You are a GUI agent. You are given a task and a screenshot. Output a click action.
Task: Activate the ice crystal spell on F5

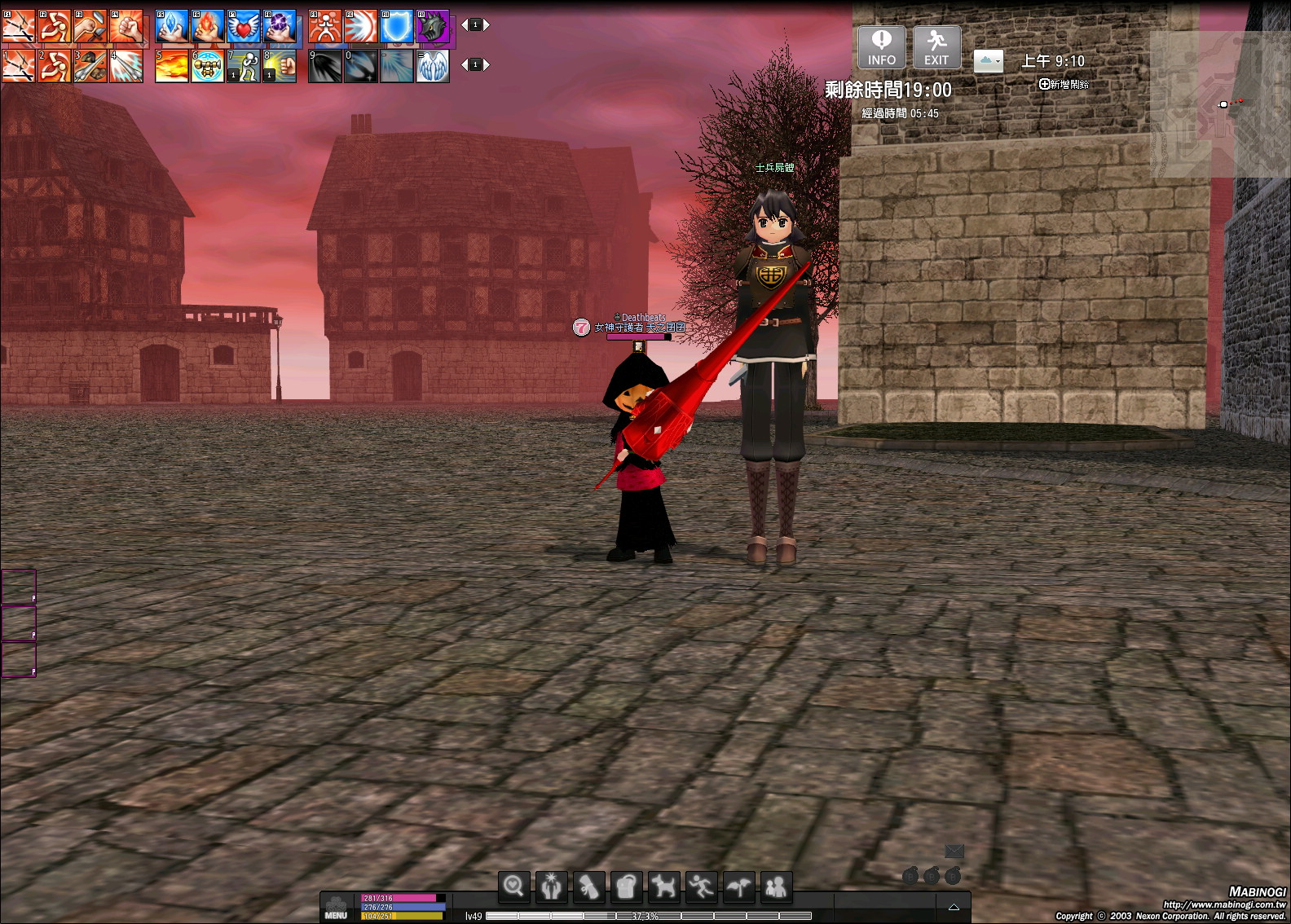172,26
